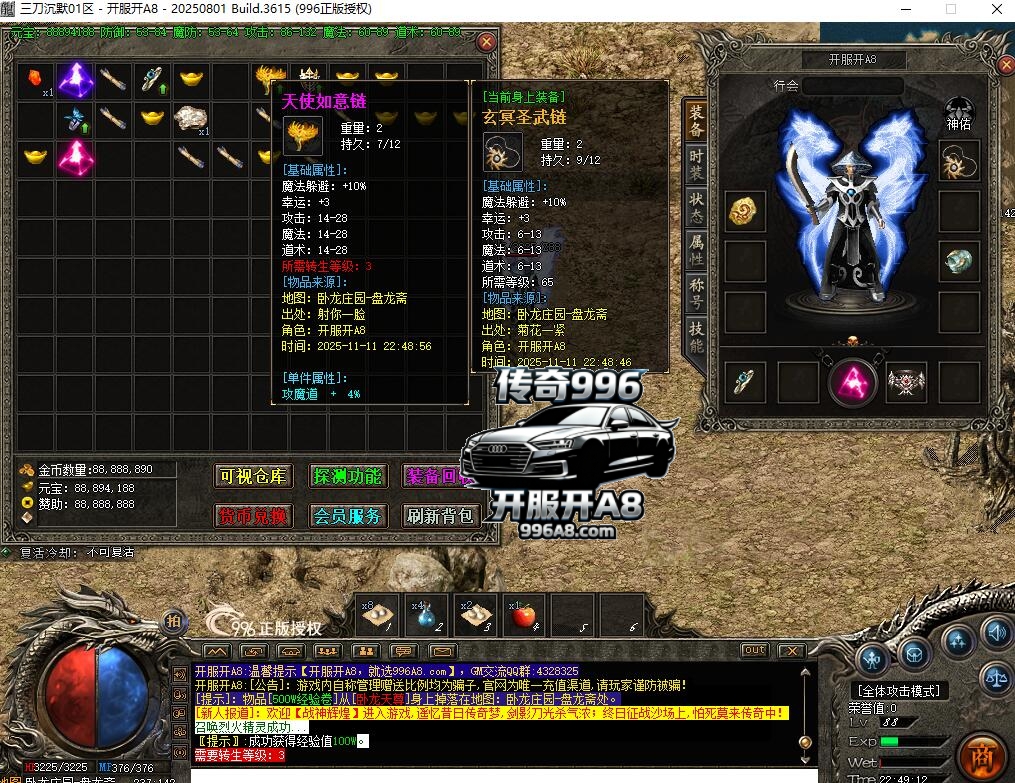Close the game window
This screenshot has width=1015, height=783.
pyautogui.click(x=994, y=9)
